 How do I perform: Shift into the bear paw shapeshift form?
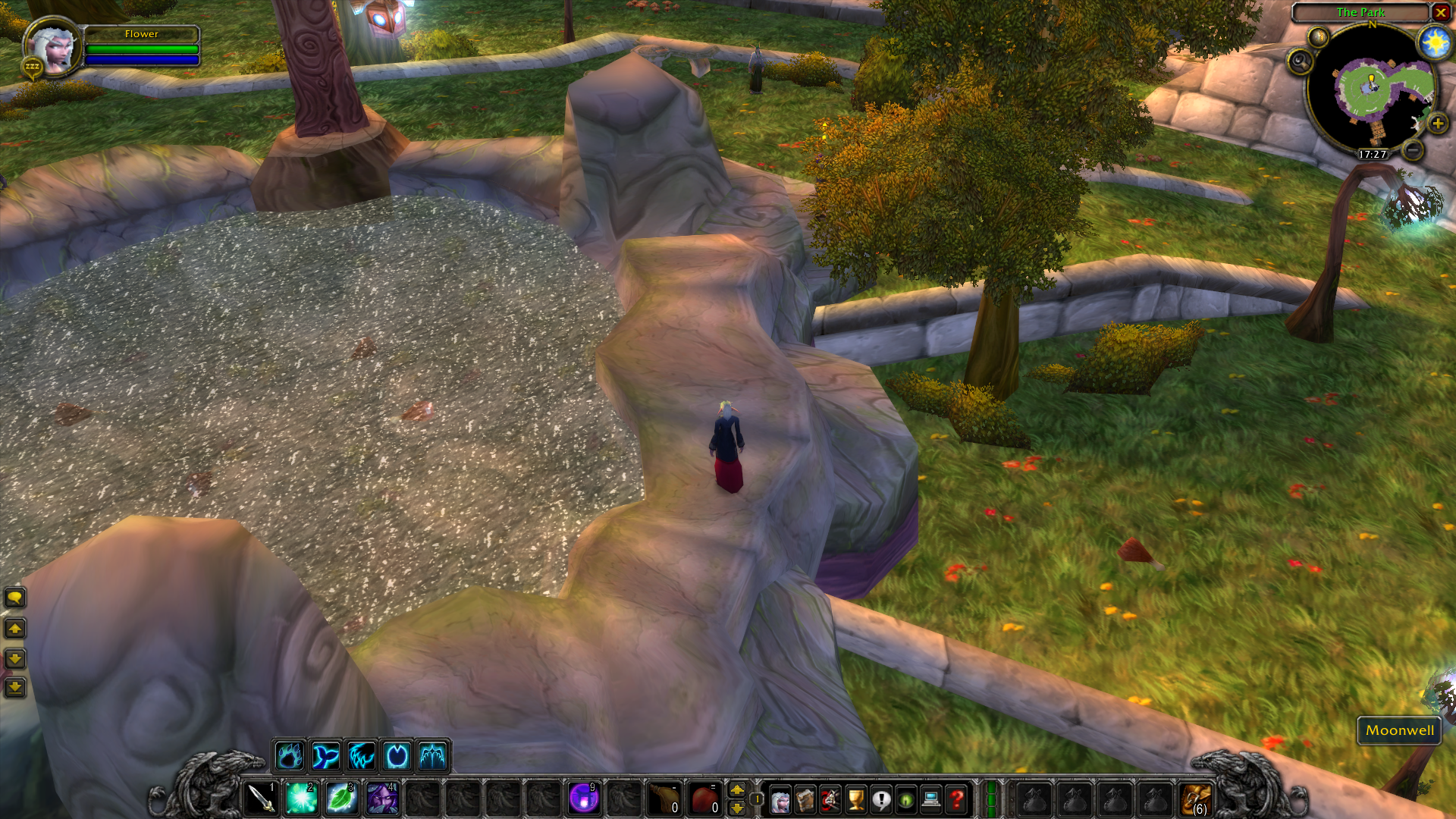(x=290, y=756)
